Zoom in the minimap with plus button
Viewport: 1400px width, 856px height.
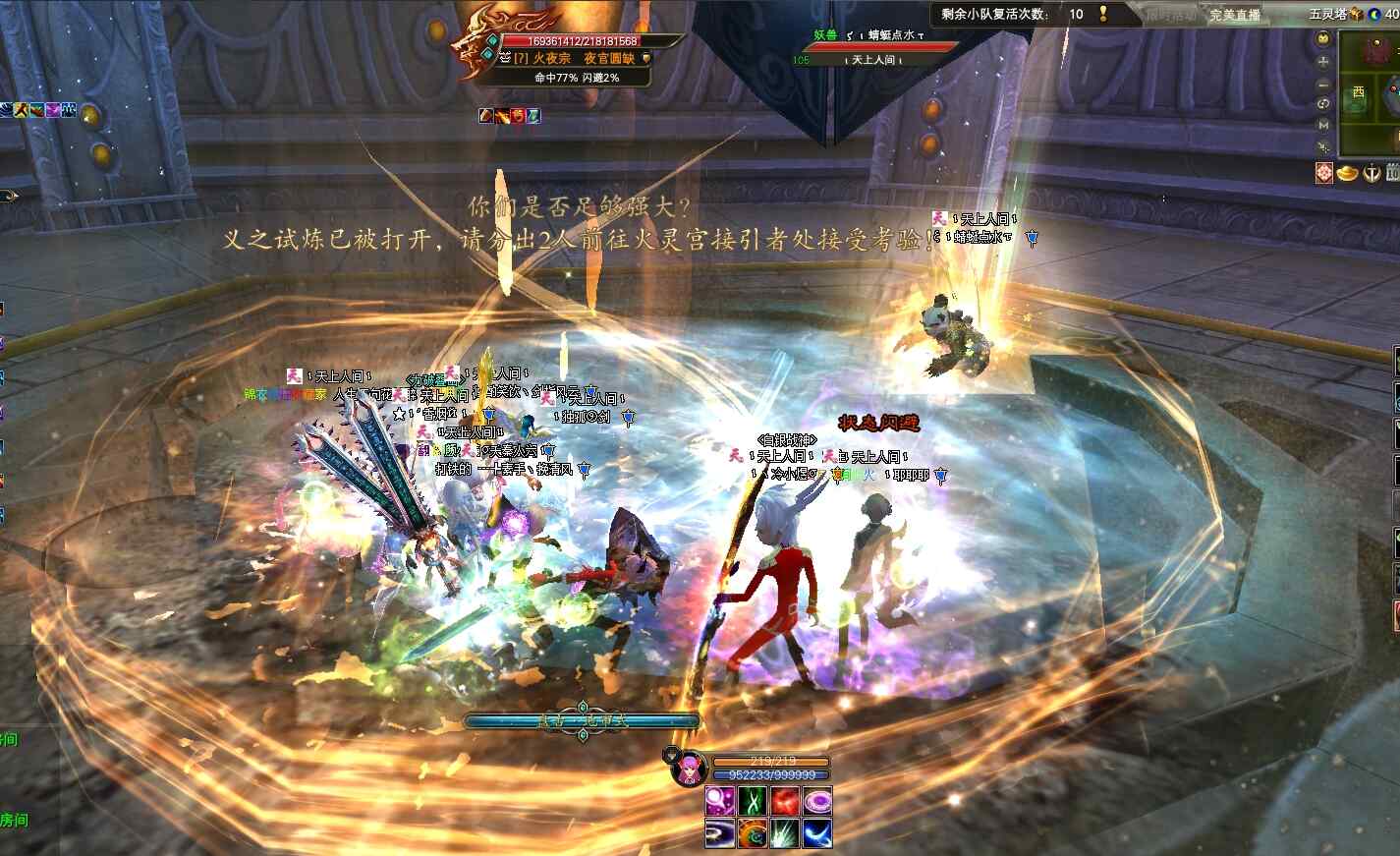(1323, 61)
